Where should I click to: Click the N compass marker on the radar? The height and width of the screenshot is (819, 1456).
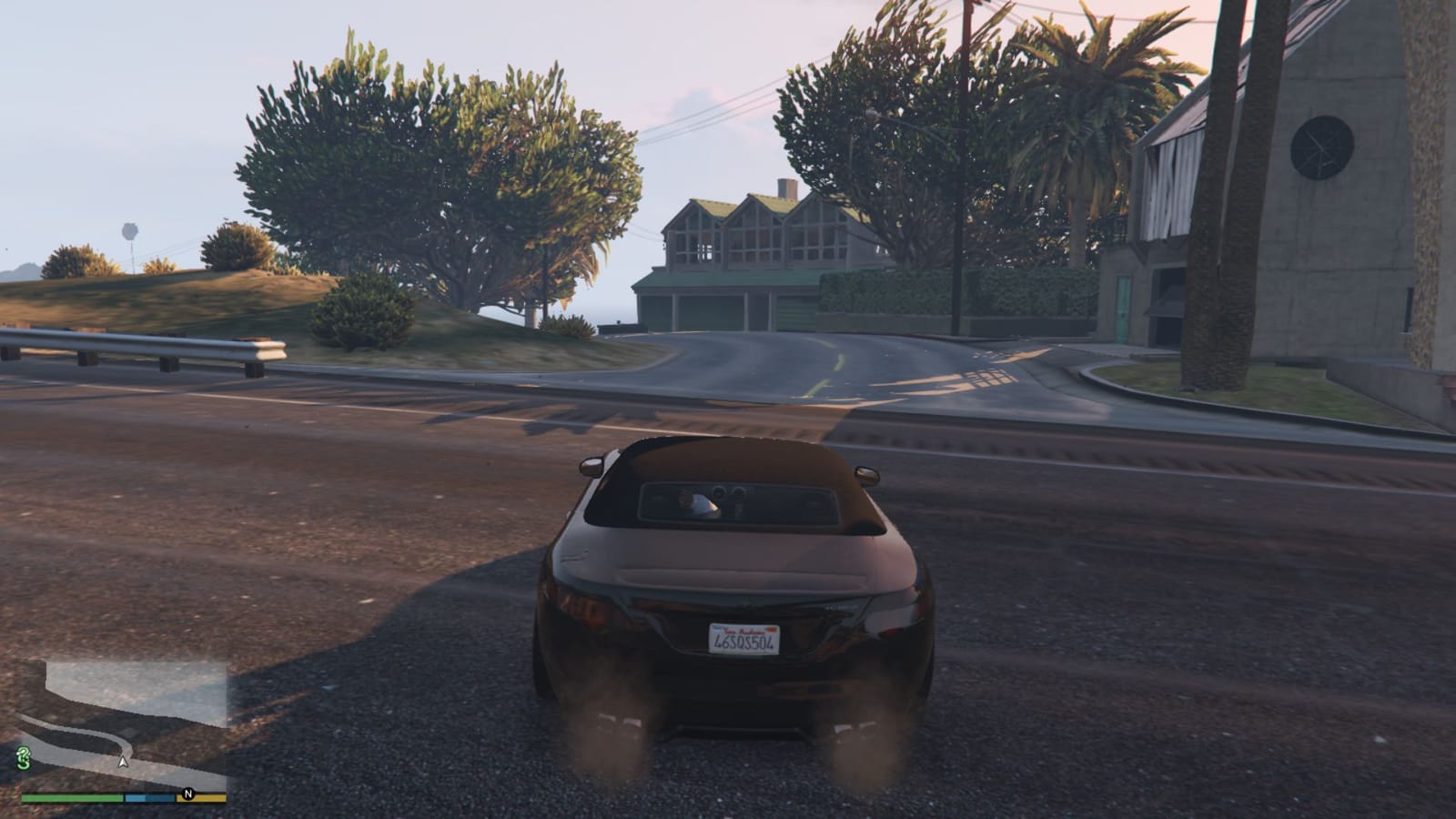[x=188, y=794]
